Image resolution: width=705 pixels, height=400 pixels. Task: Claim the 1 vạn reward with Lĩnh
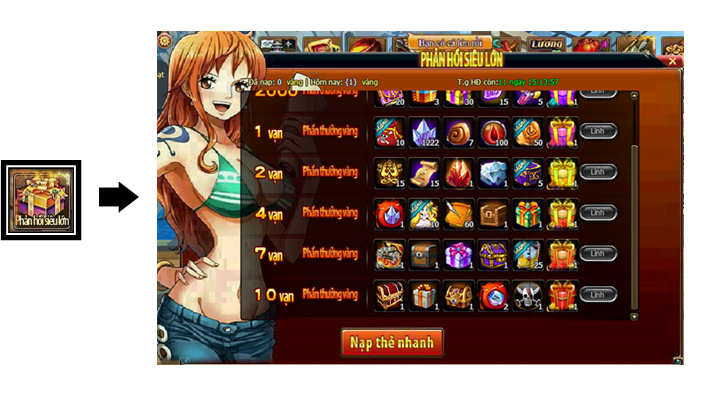tap(597, 131)
